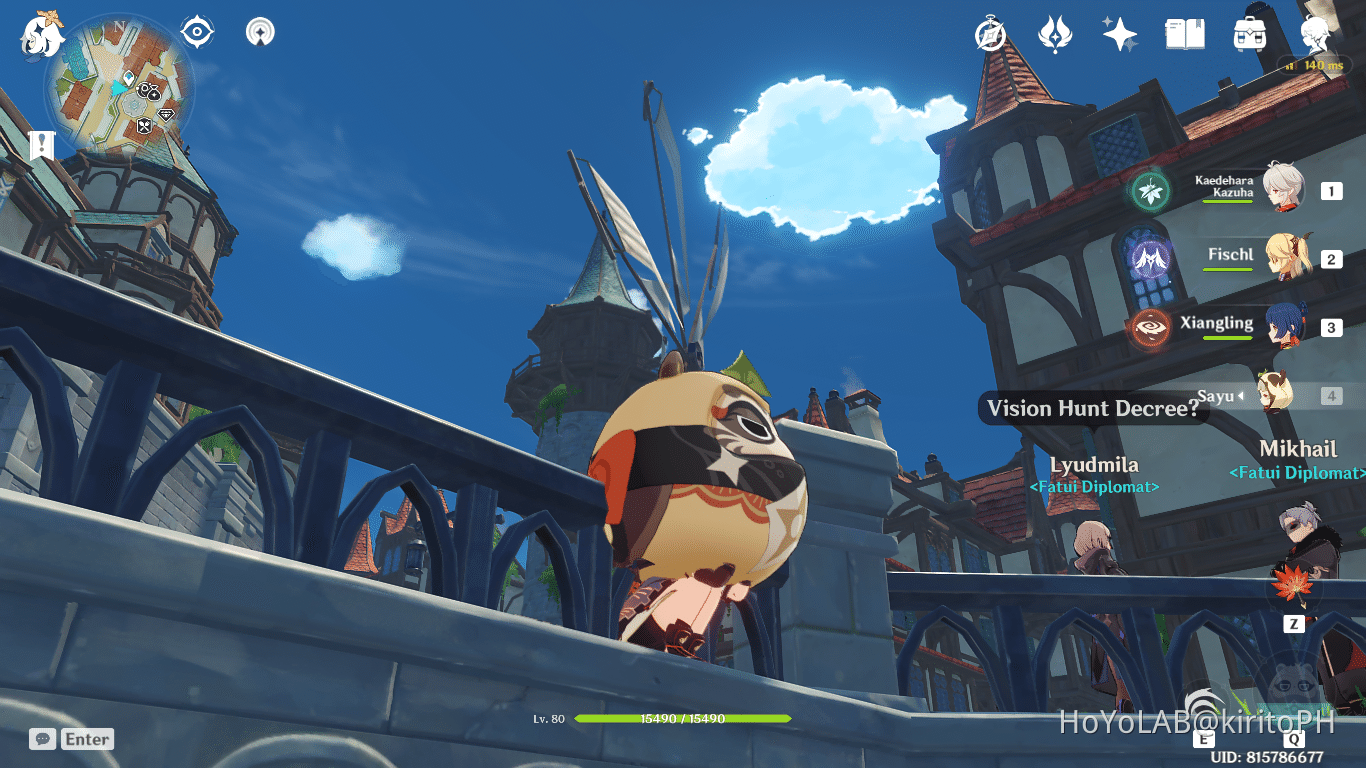Screen dimensions: 1366x768
Task: Activate the eye-shaped icon beside the minimap
Action: (x=198, y=33)
